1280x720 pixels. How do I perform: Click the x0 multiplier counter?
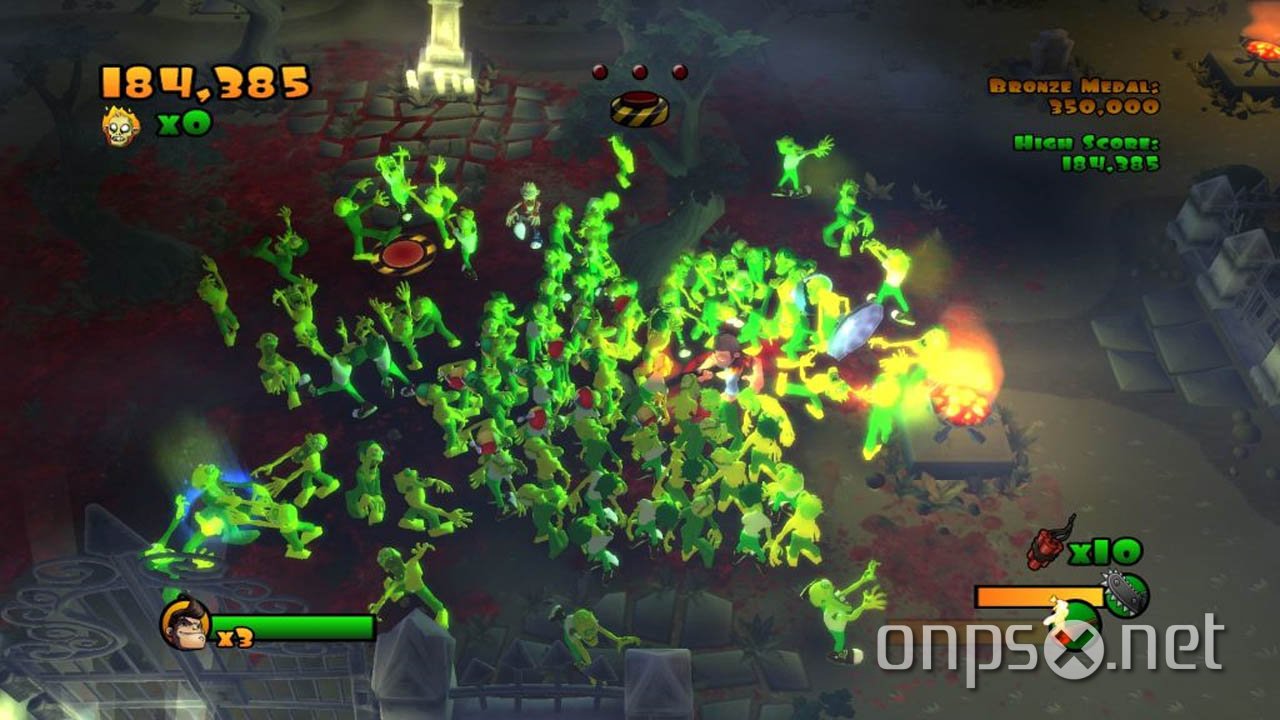click(168, 125)
